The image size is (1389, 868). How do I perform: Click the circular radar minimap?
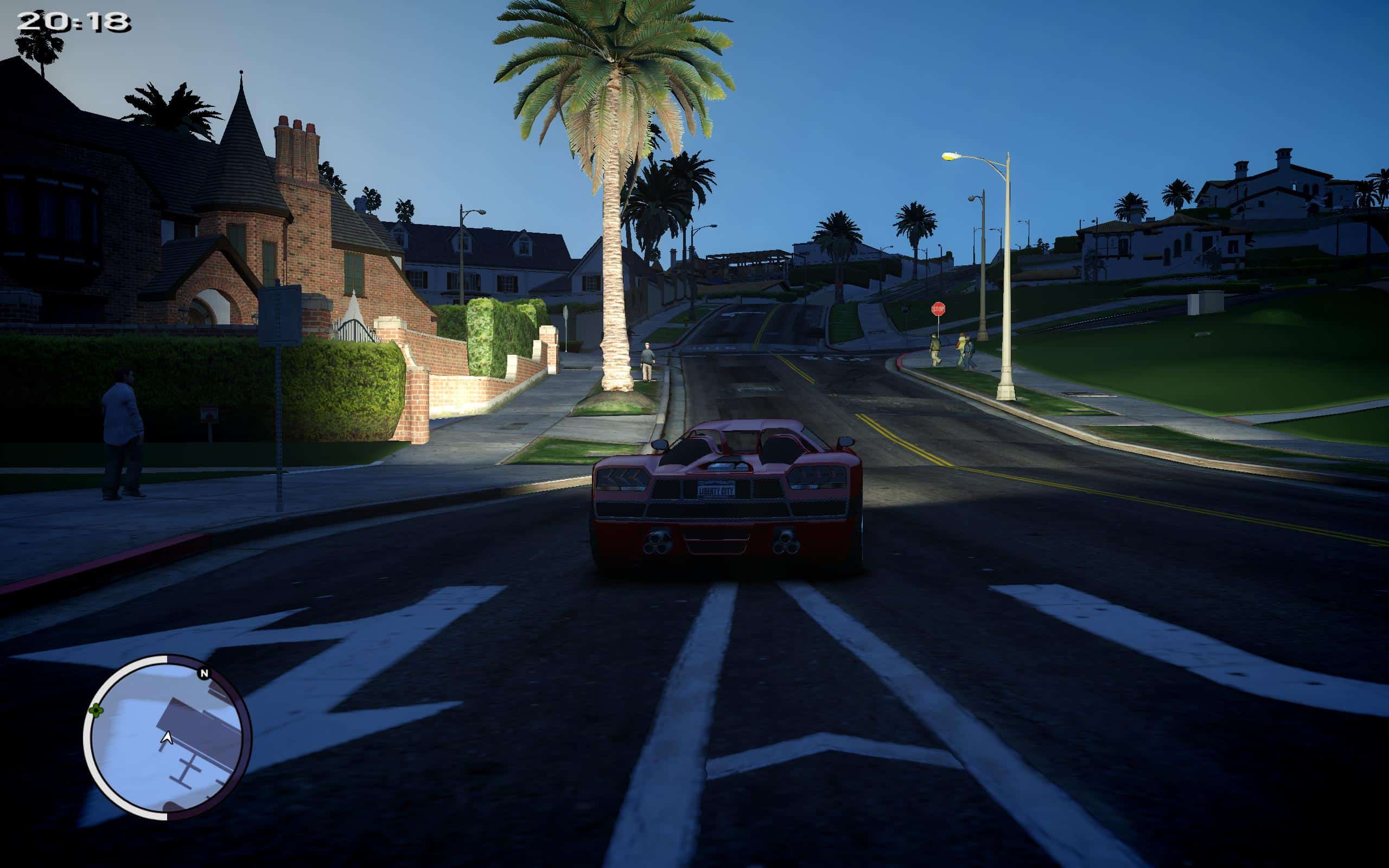(168, 738)
